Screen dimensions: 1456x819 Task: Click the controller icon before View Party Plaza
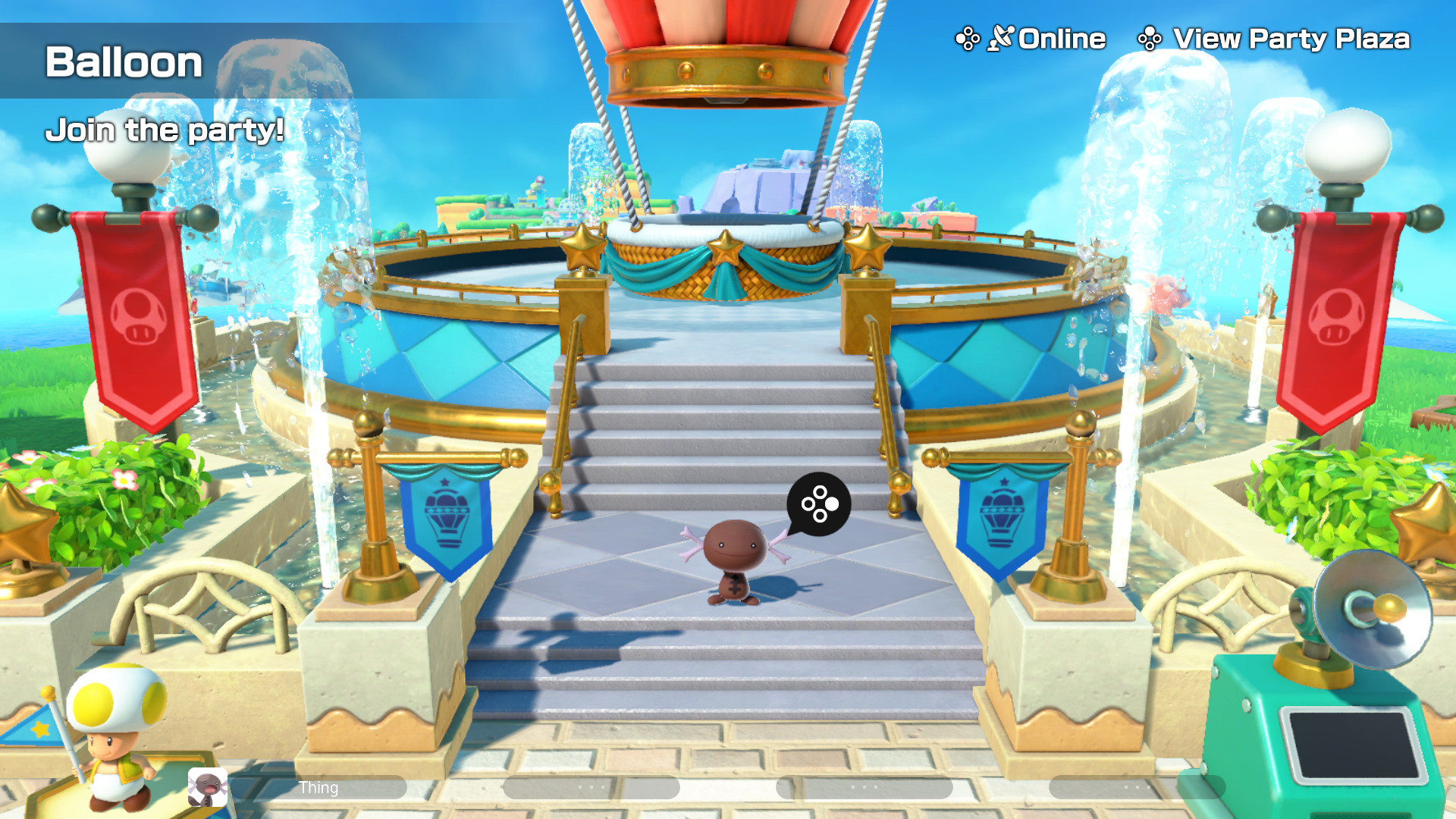[1150, 39]
